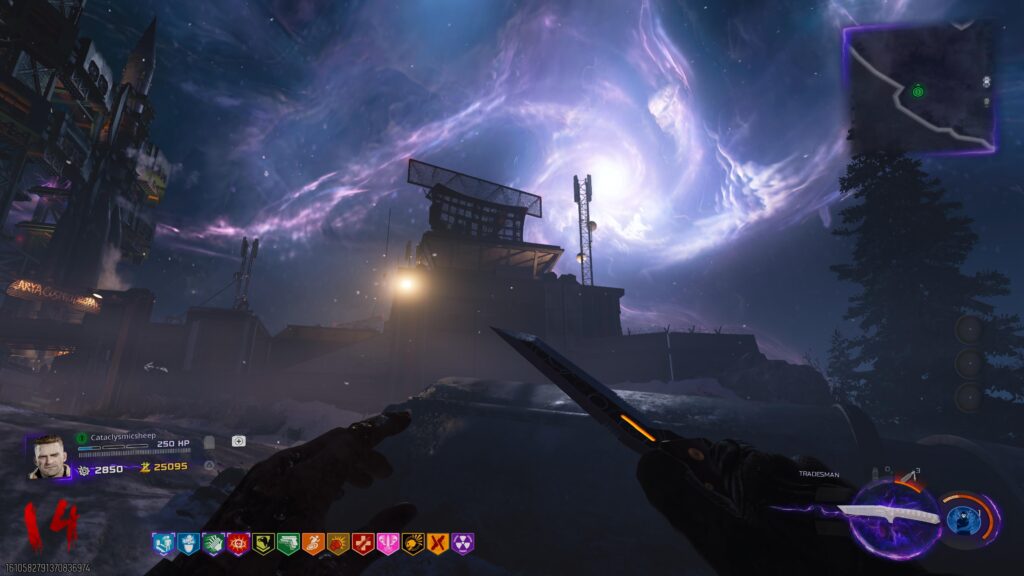Select the green pistol perk icon

(x=287, y=543)
